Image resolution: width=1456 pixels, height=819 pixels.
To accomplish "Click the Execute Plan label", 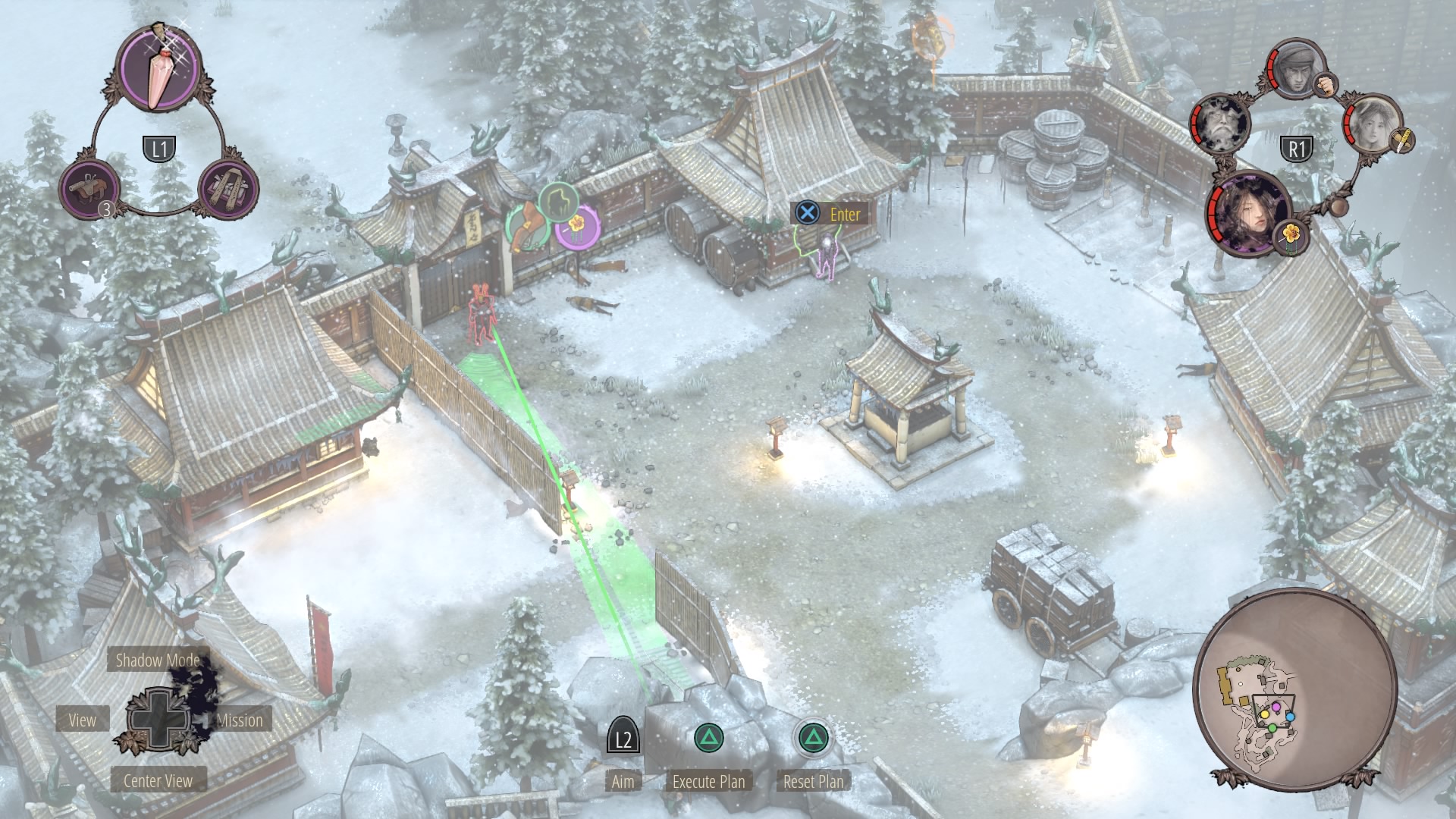I will (x=709, y=781).
